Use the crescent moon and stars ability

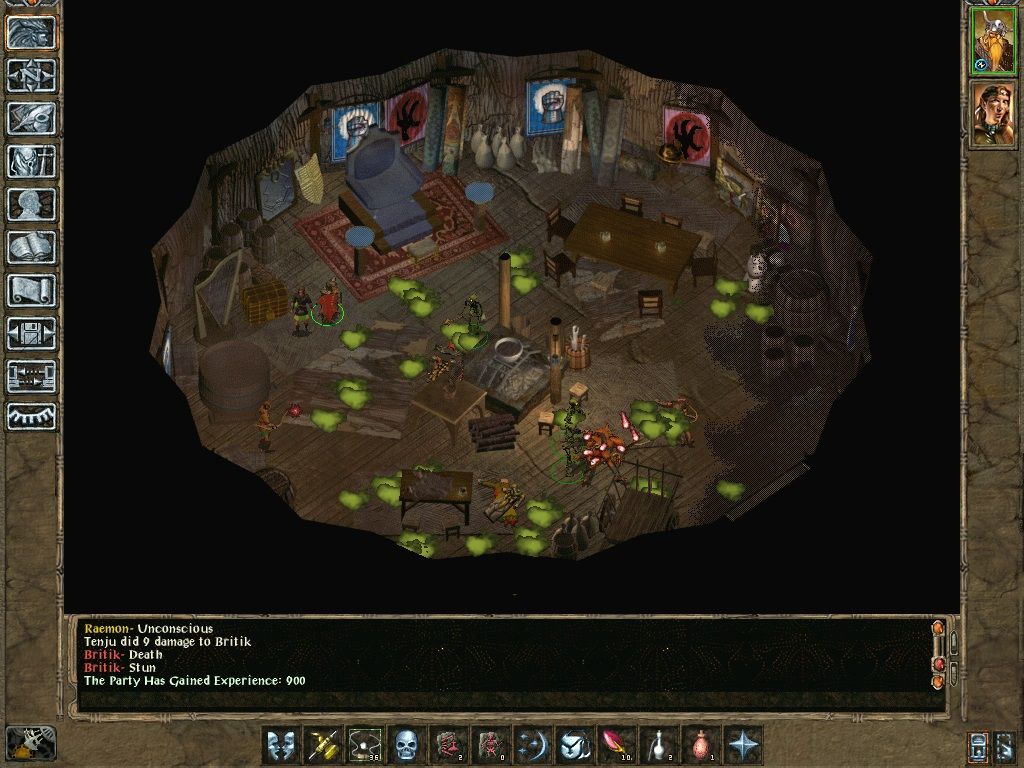pos(531,746)
